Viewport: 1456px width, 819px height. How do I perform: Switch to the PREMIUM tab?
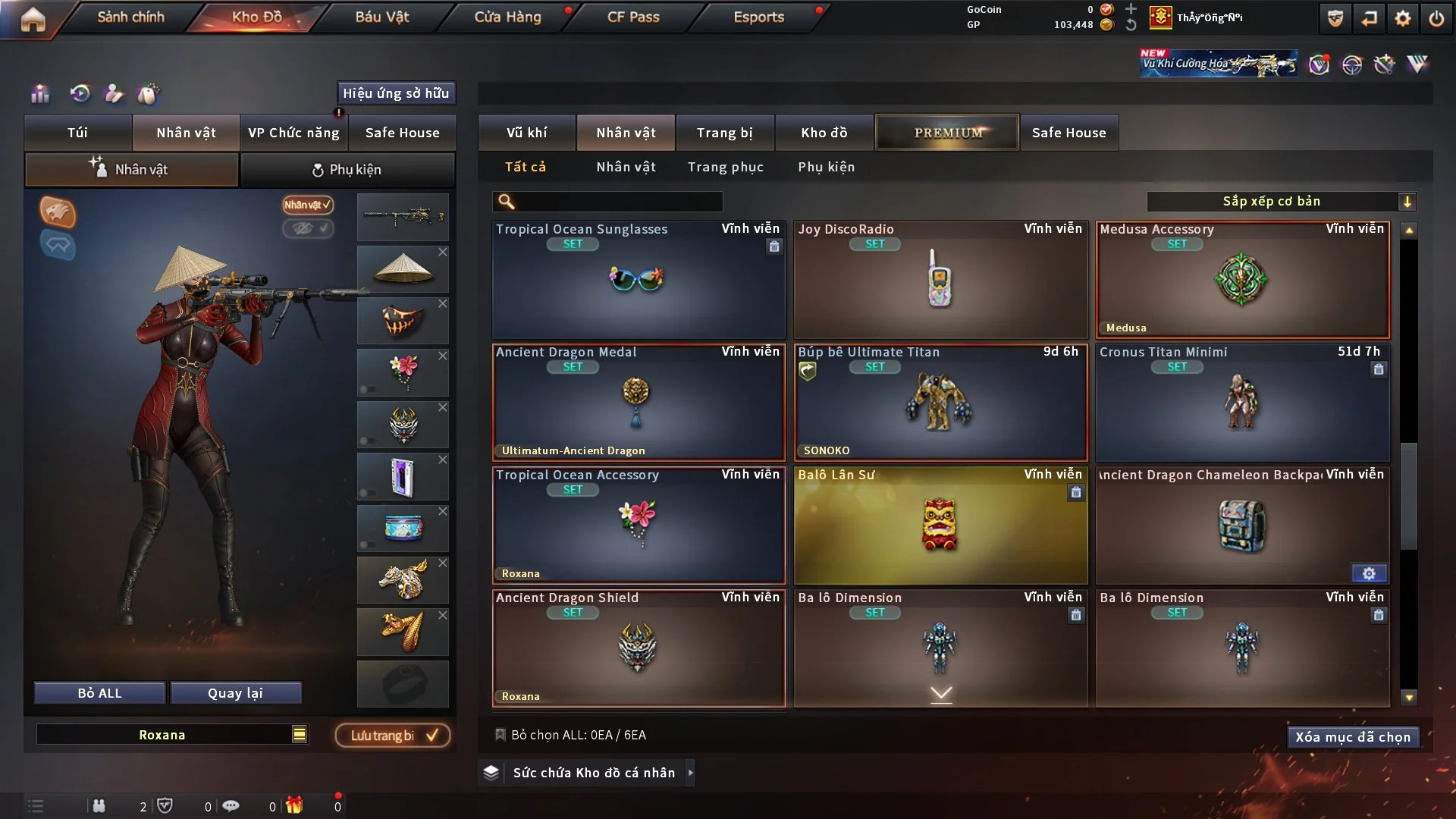947,133
